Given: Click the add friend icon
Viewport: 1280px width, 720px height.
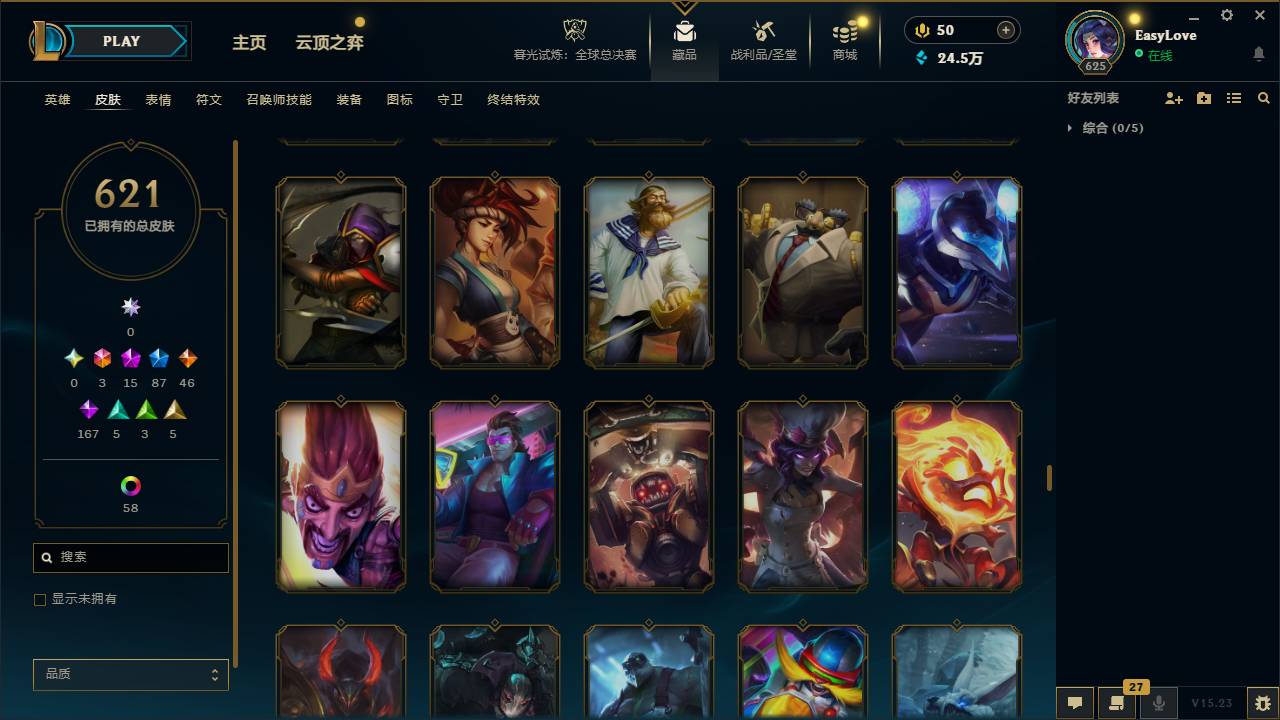Looking at the screenshot, I should click(1176, 98).
